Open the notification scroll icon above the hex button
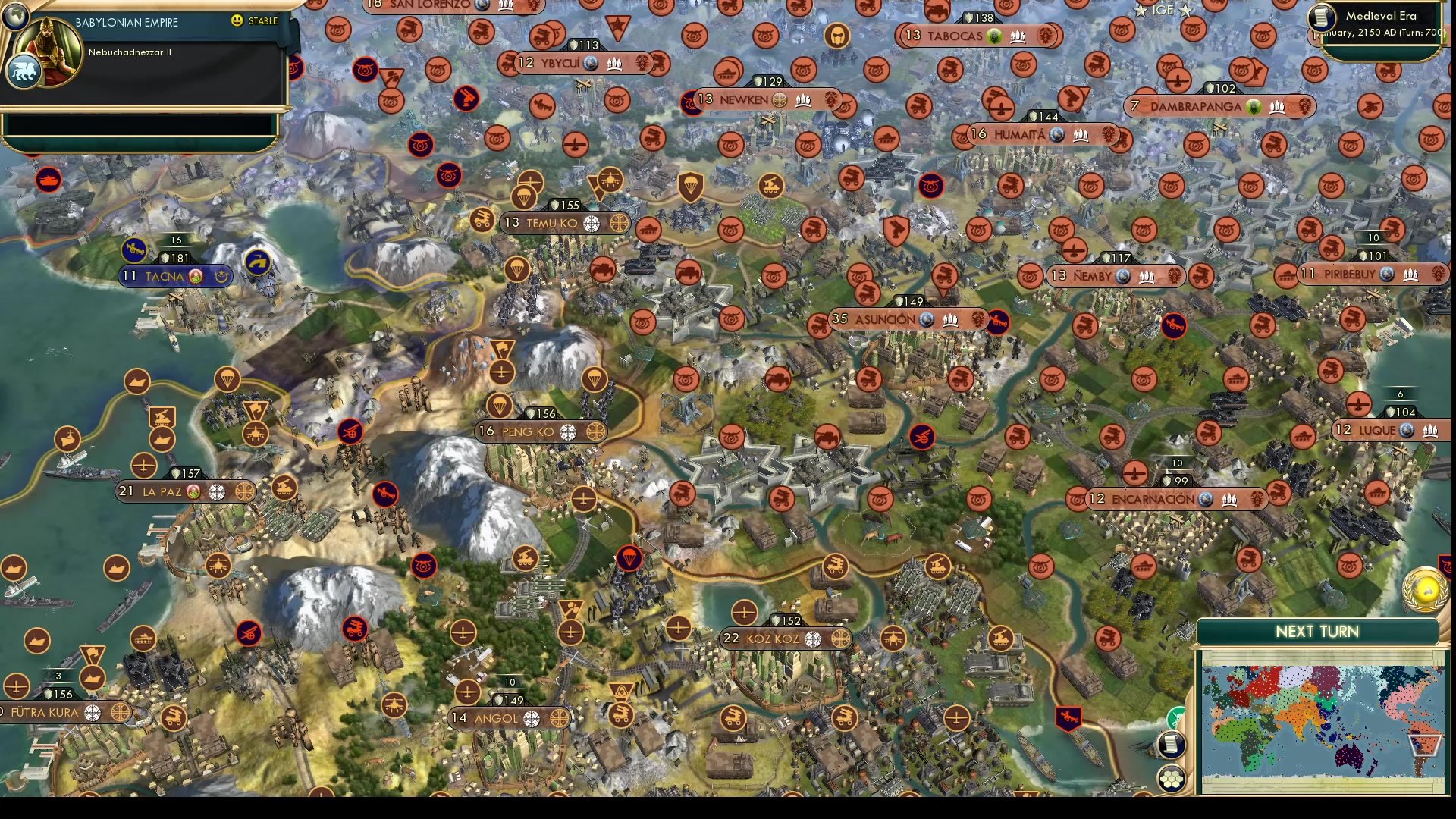This screenshot has height=819, width=1456. click(1171, 745)
